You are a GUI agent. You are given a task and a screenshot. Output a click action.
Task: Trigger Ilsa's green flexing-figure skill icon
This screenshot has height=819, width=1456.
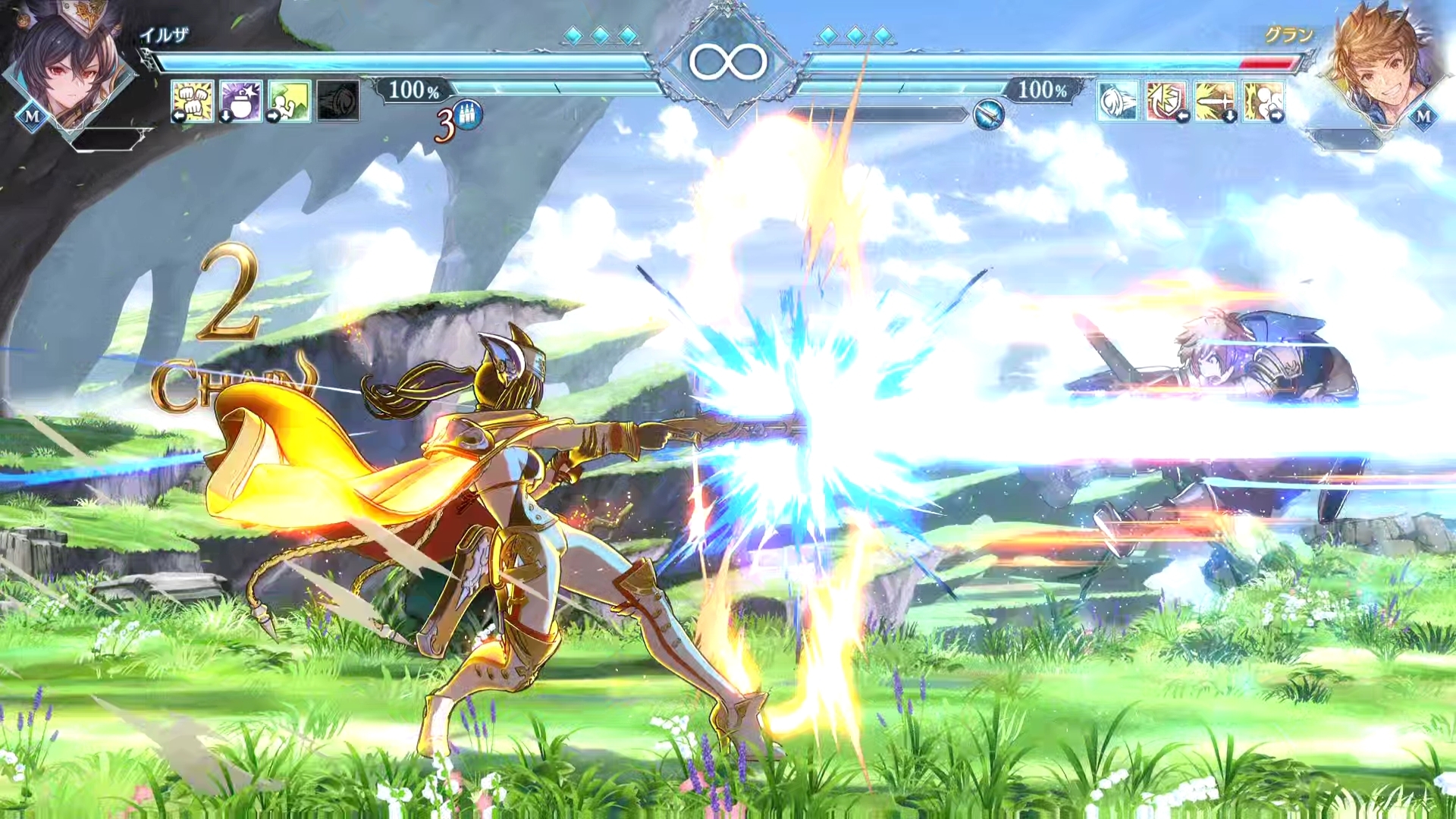(x=289, y=100)
